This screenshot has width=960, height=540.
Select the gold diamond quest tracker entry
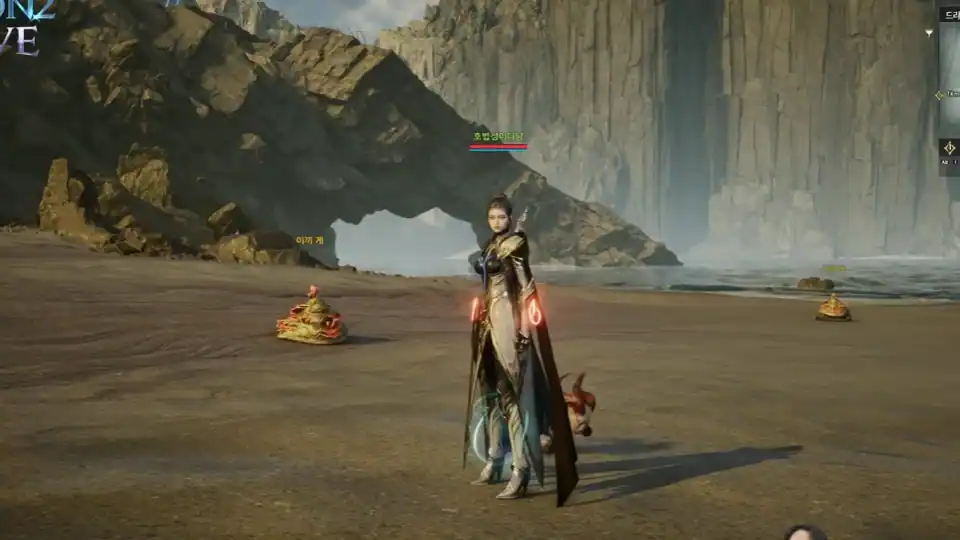click(x=939, y=95)
